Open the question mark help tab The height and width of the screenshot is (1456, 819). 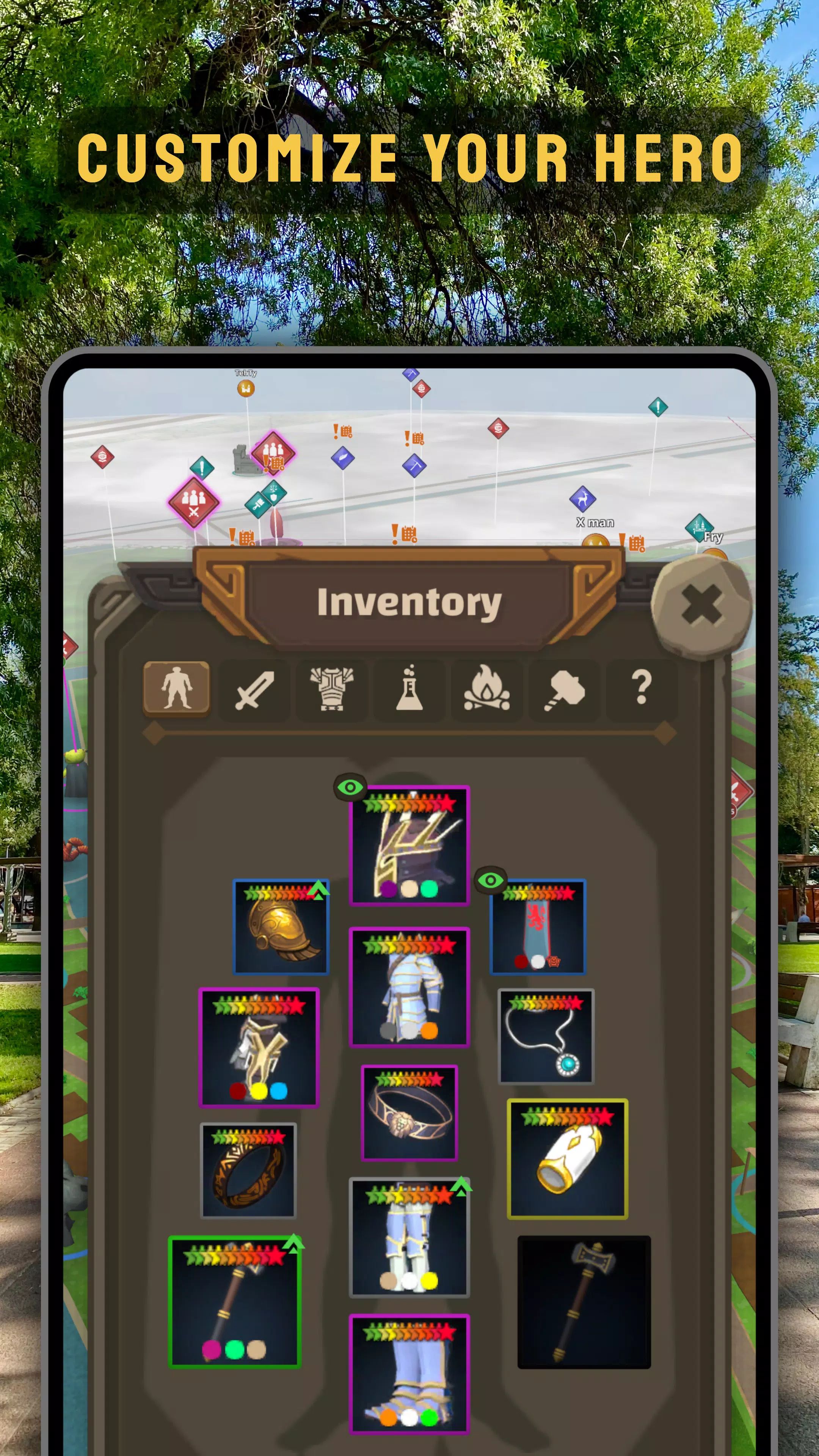click(641, 689)
